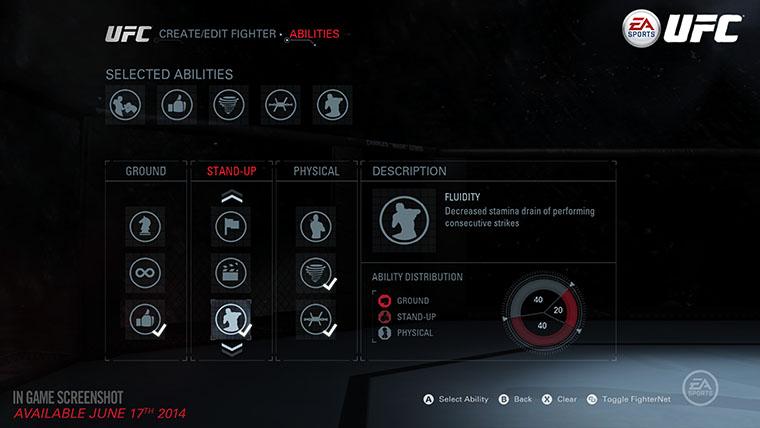Choose the infinity symbol ability

click(145, 272)
